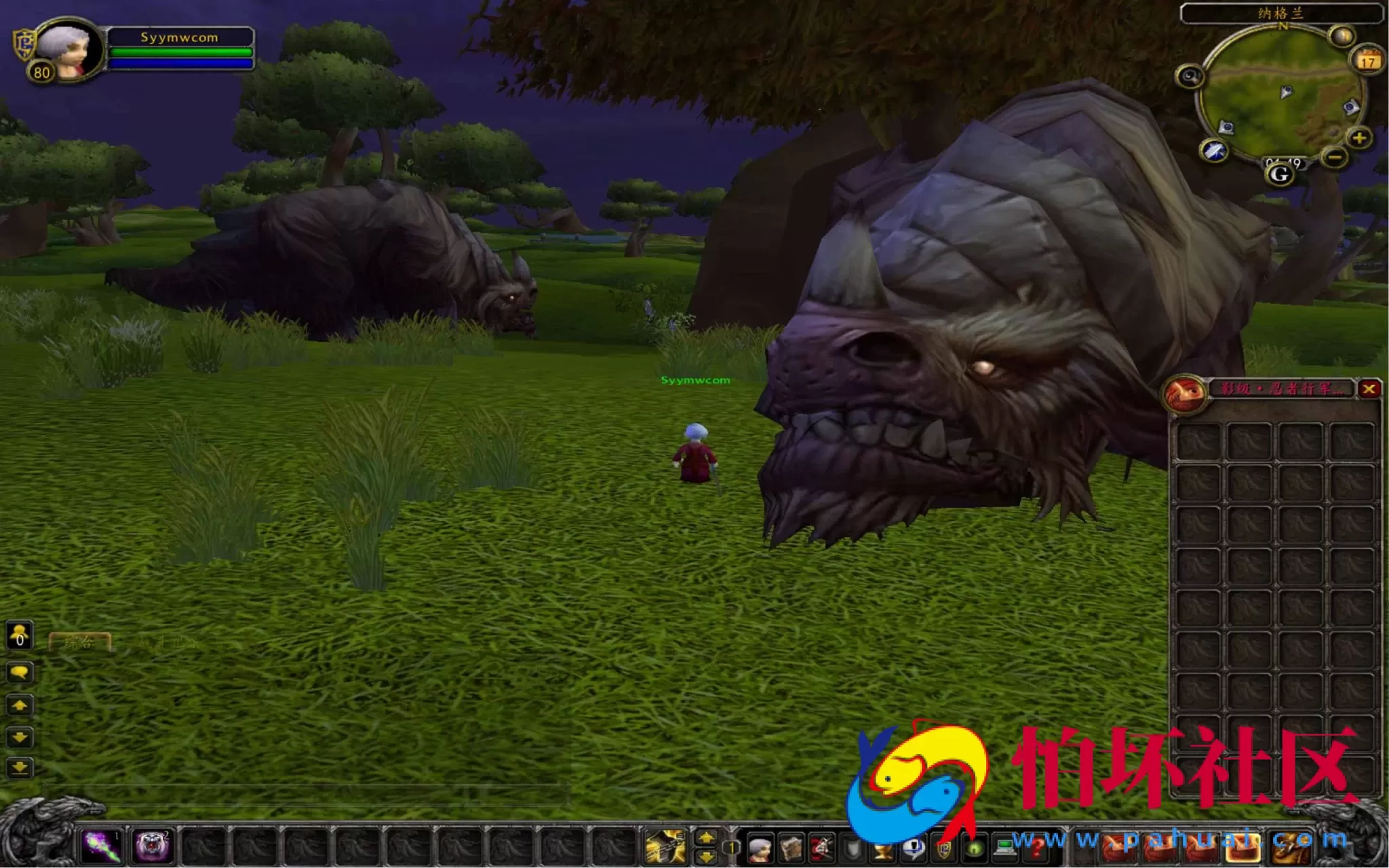Open the LFG green eye icon
This screenshot has width=1389, height=868.
975,848
